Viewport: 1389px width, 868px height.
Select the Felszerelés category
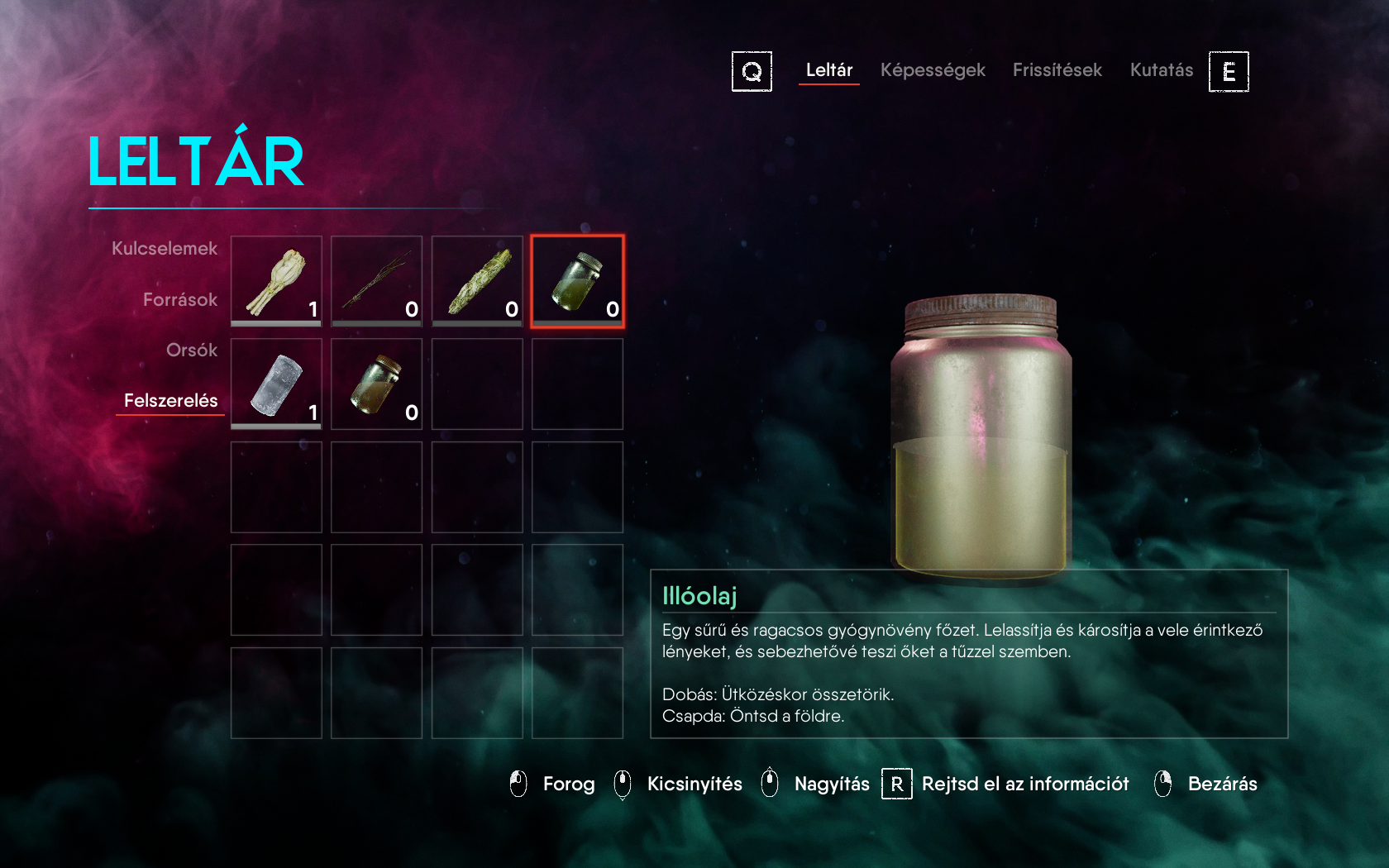[170, 401]
